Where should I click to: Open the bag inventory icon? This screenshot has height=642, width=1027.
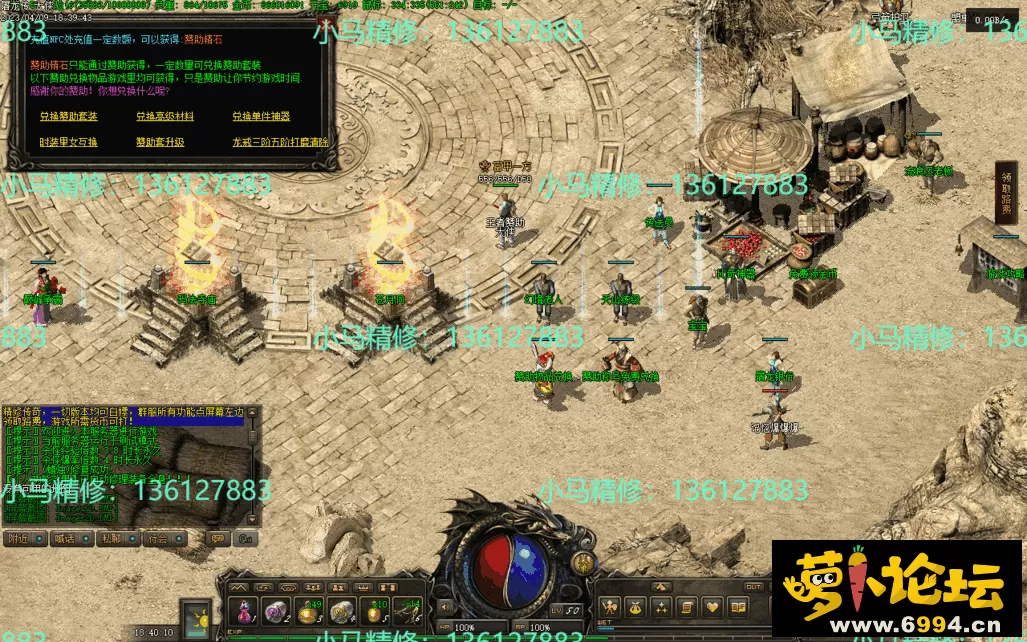point(635,606)
